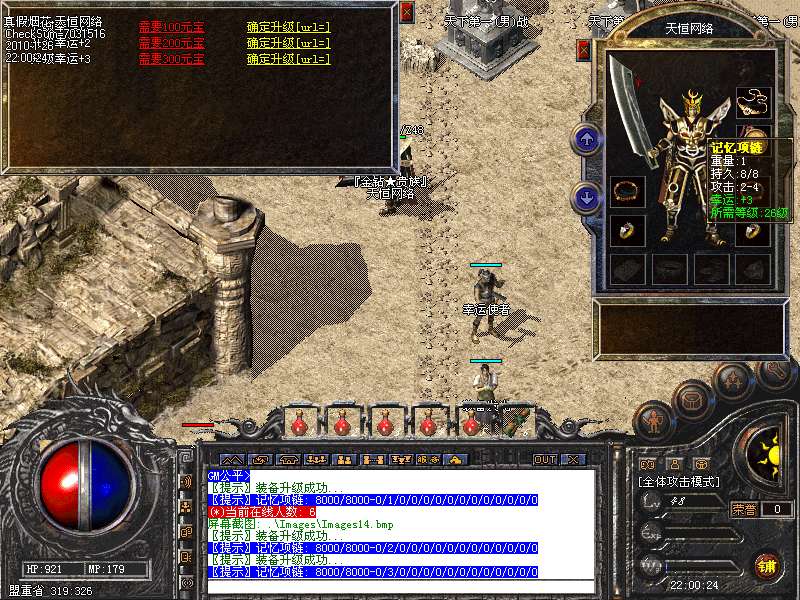This screenshot has height=600, width=800.
Task: Close the character equipment panel
Action: pos(584,50)
